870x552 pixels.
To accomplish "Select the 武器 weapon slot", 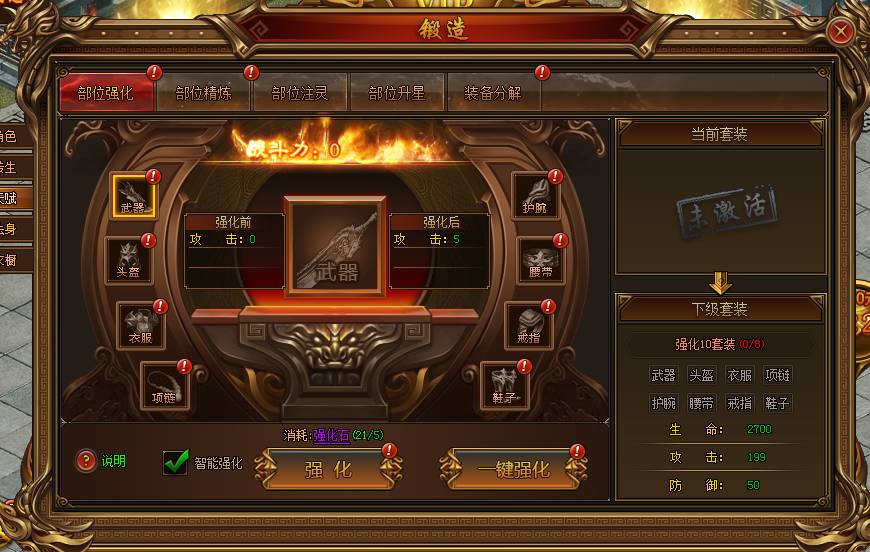I will pyautogui.click(x=133, y=197).
